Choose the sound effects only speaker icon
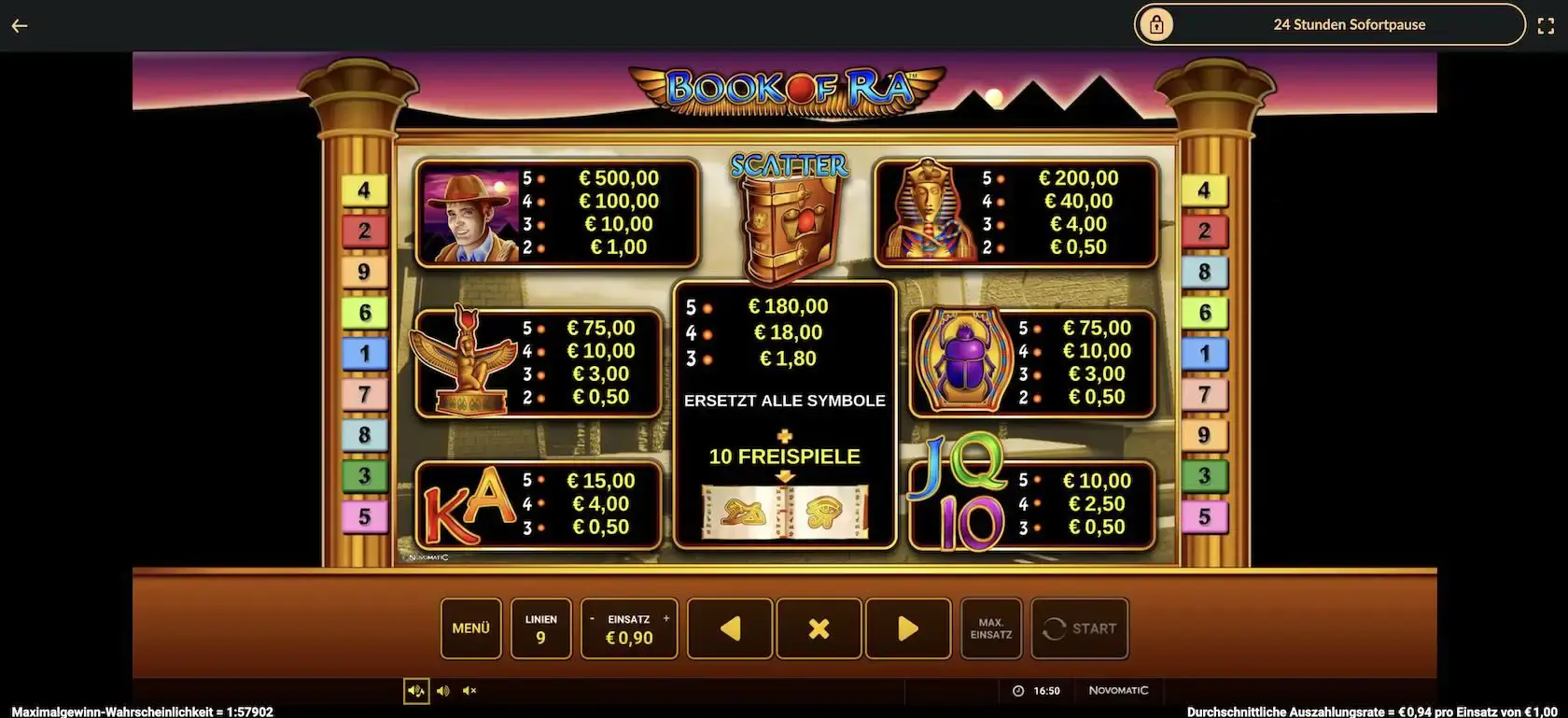This screenshot has width=1568, height=718. pyautogui.click(x=443, y=691)
